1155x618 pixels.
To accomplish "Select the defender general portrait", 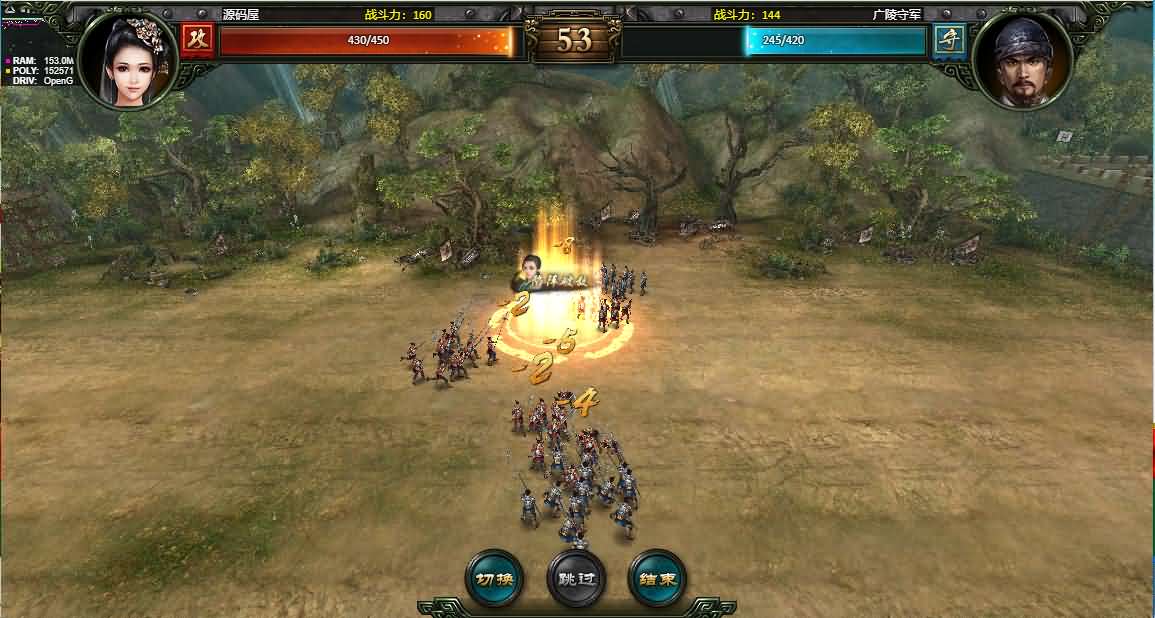I will coord(1021,62).
